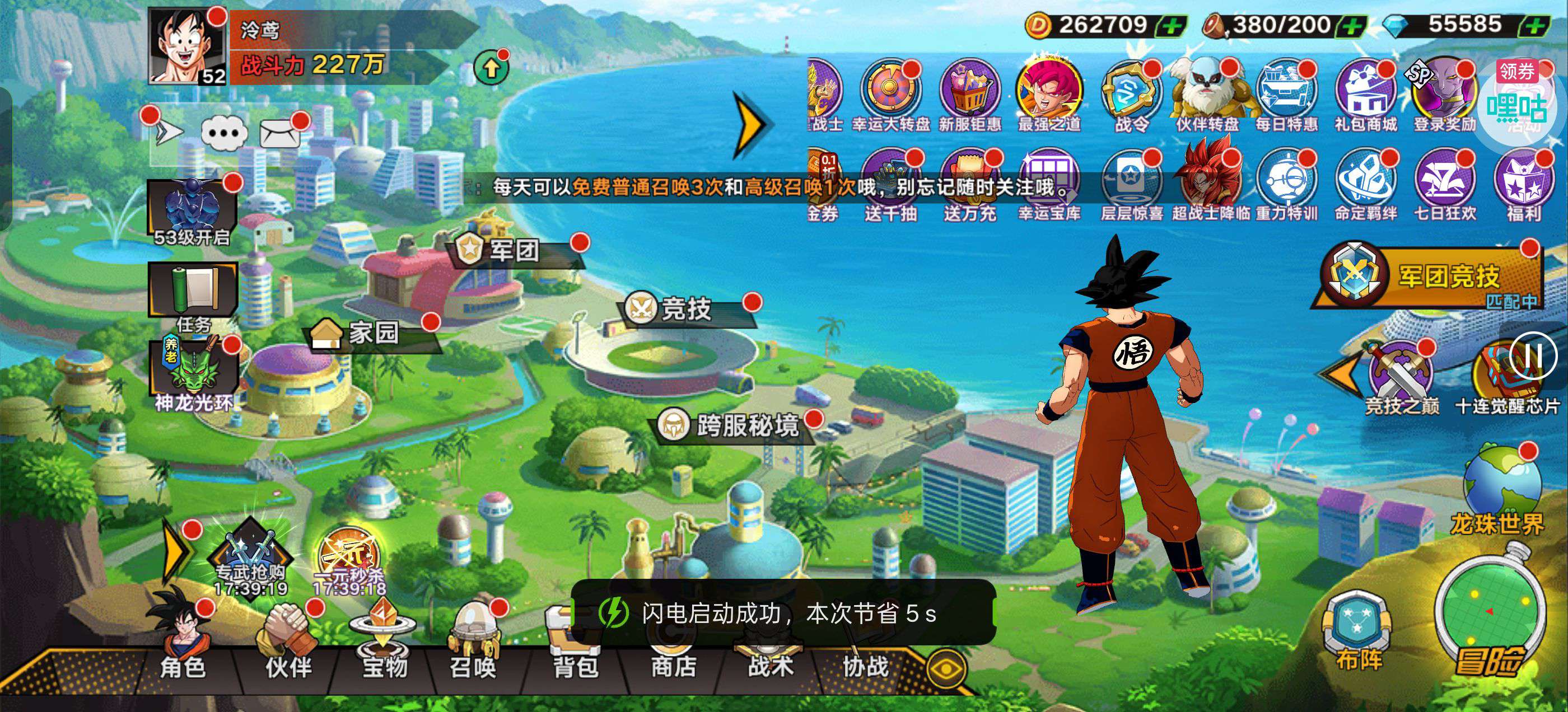Image resolution: width=1568 pixels, height=712 pixels.
Task: Open the mail envelope icon
Action: coord(280,132)
